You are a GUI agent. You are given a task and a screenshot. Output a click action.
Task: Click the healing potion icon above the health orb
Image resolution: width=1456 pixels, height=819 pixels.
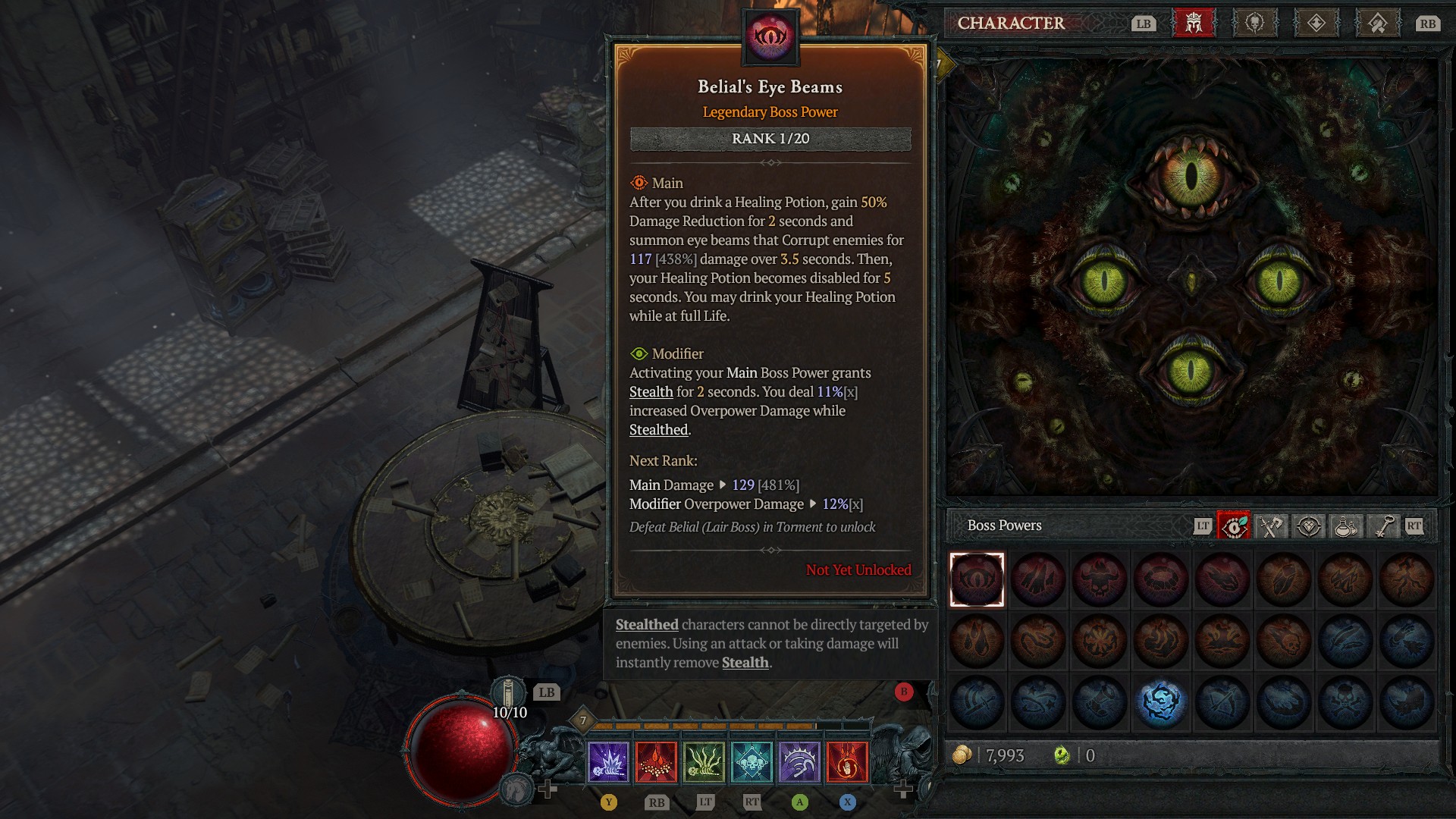(510, 692)
